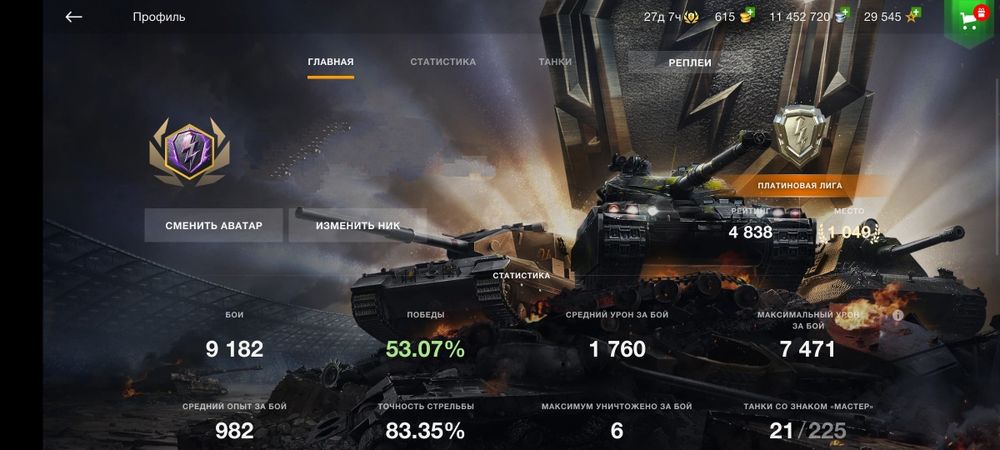Add free experience using the star icon

point(911,17)
